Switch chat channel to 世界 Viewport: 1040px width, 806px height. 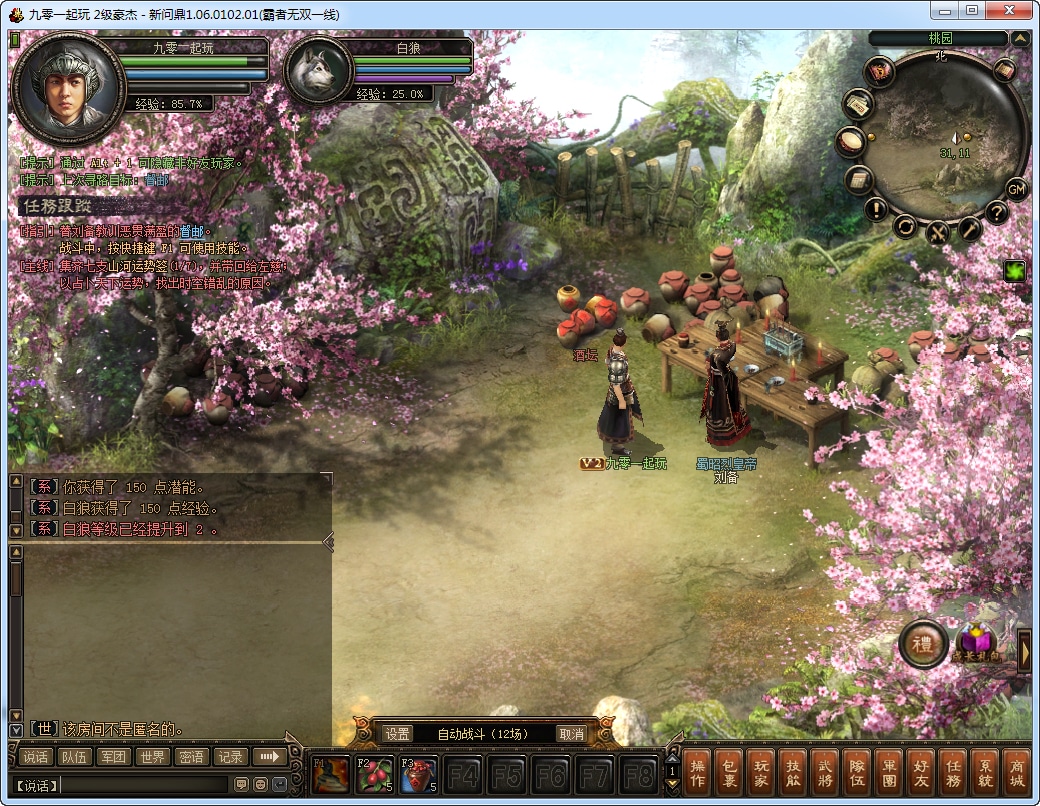coord(152,757)
